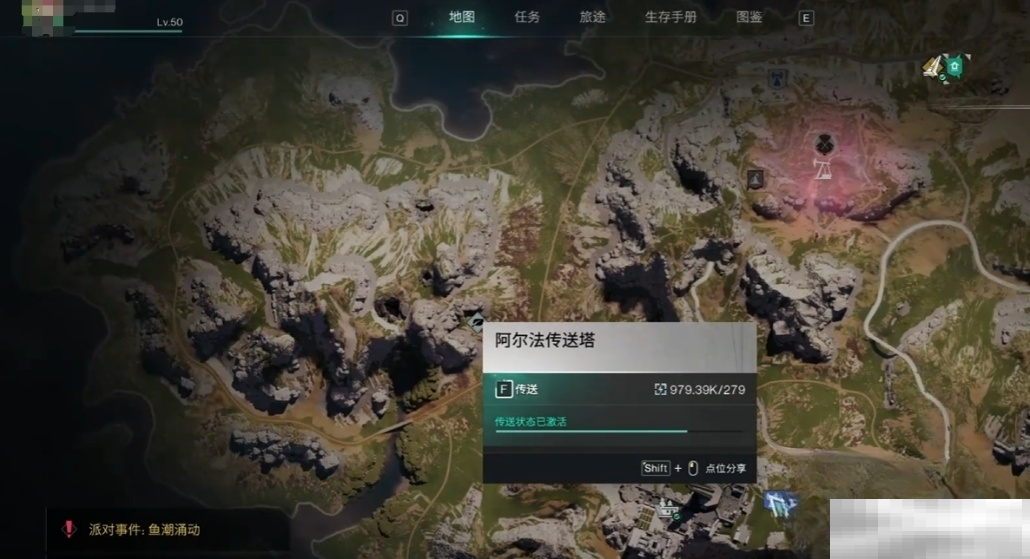The width and height of the screenshot is (1030, 559).
Task: Select the shielded campsite marker by the red zone
Action: pyautogui.click(x=756, y=178)
